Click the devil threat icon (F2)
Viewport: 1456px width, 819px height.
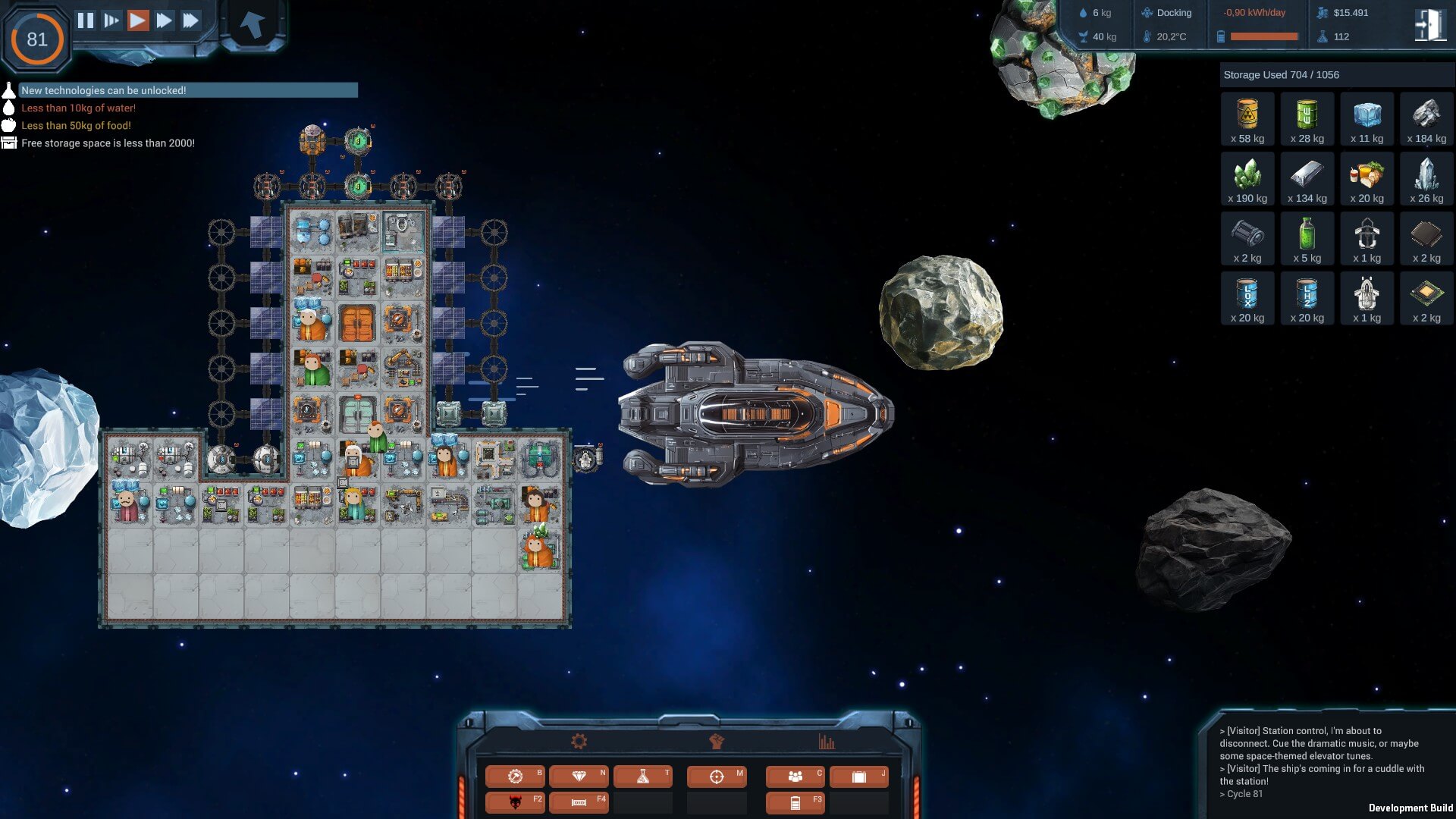point(514,802)
